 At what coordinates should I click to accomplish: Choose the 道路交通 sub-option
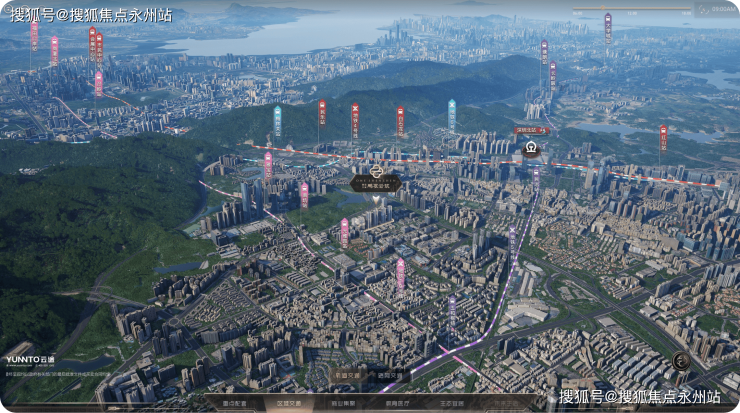[390, 375]
